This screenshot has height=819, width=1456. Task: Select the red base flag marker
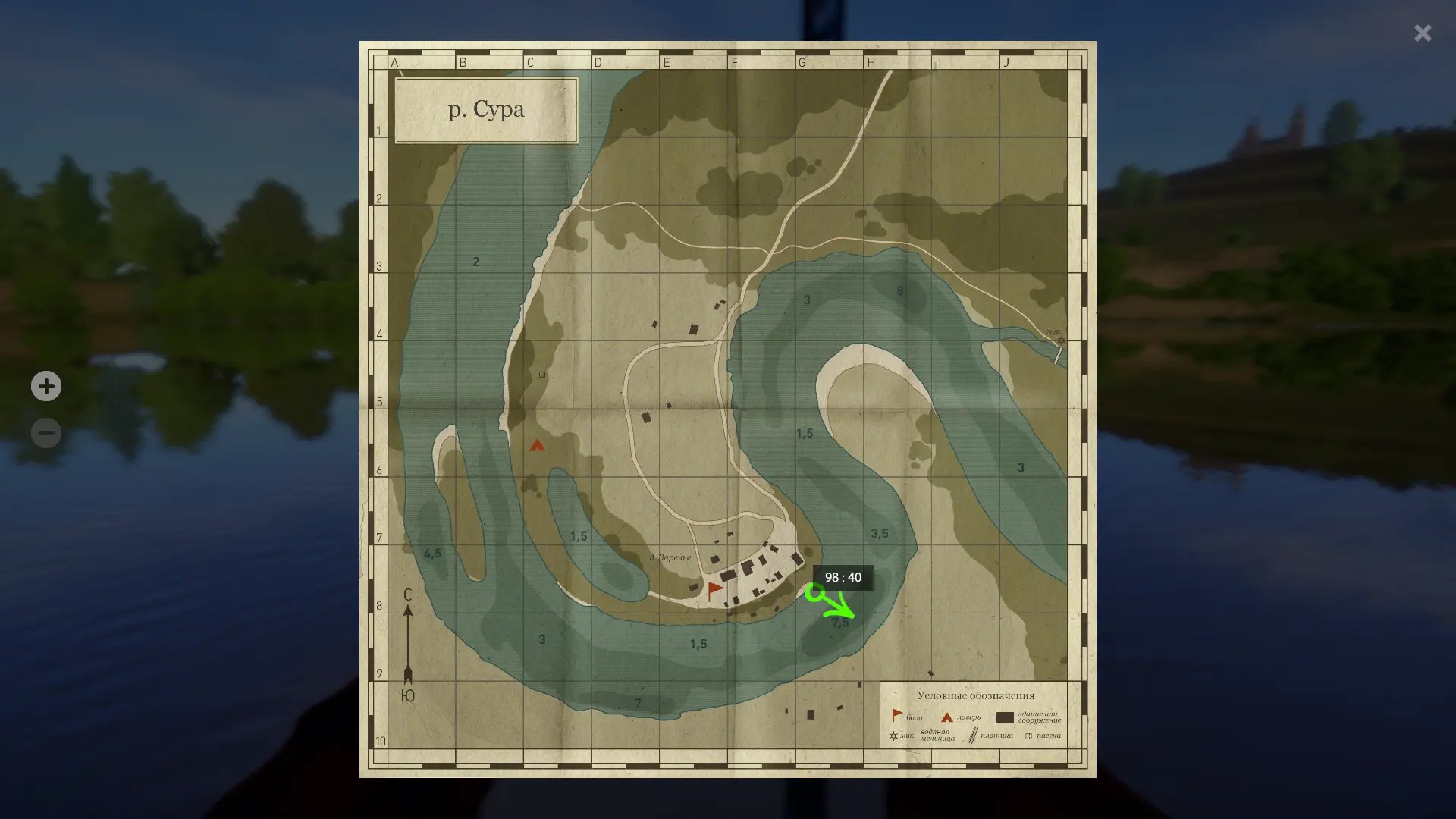714,590
